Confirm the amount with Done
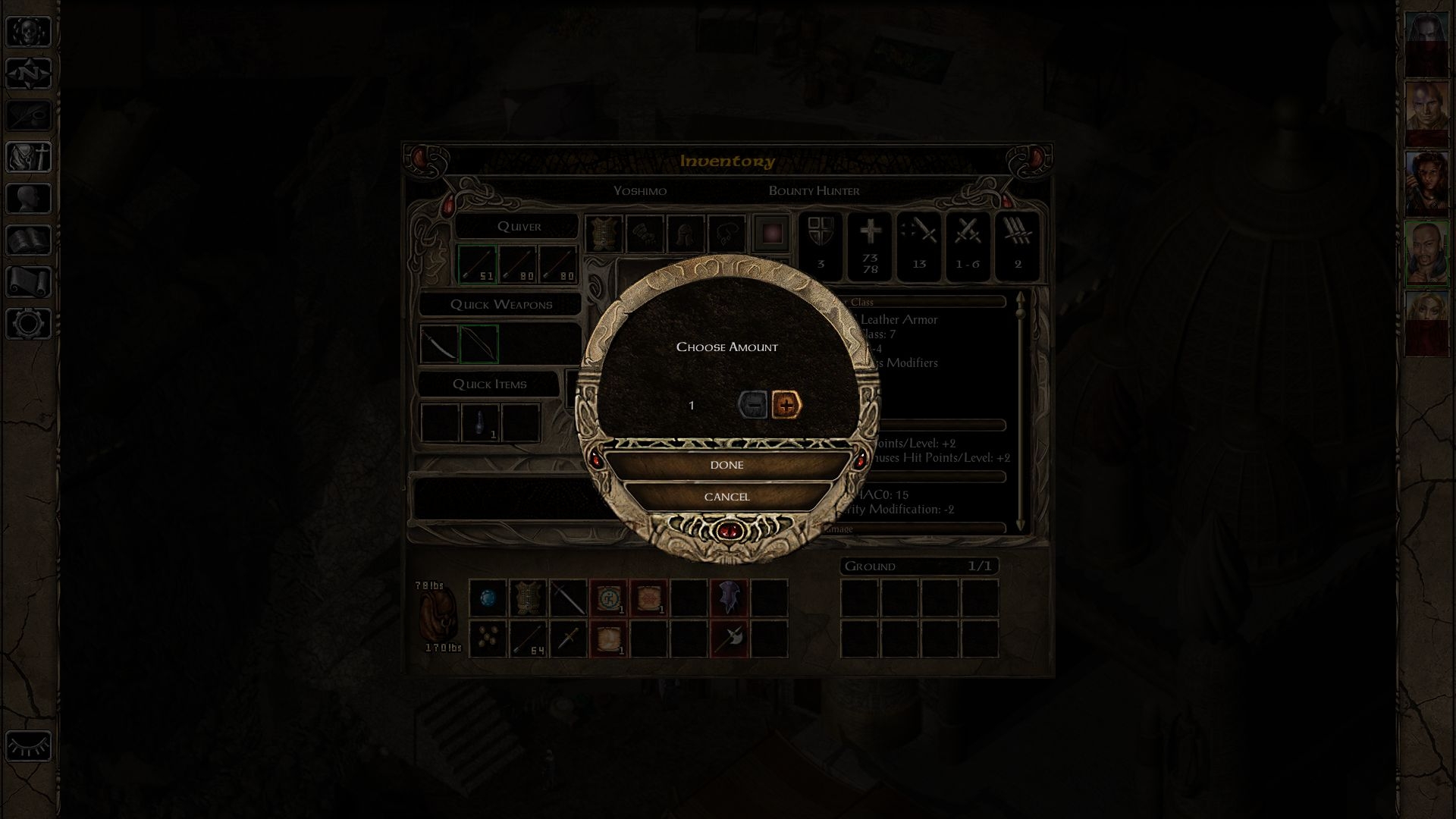Viewport: 1456px width, 819px height. point(726,465)
